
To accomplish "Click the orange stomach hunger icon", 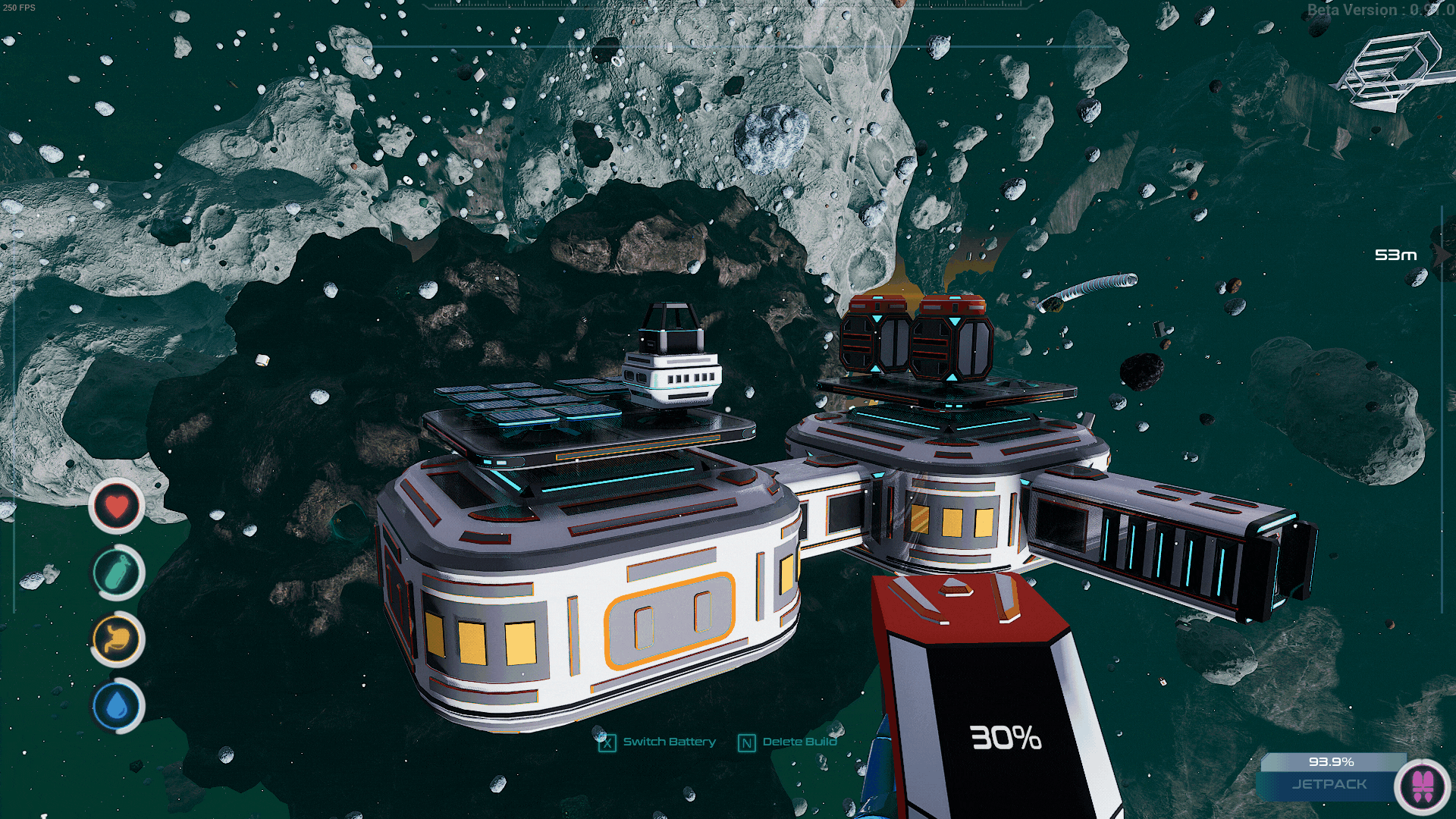I will 117,639.
